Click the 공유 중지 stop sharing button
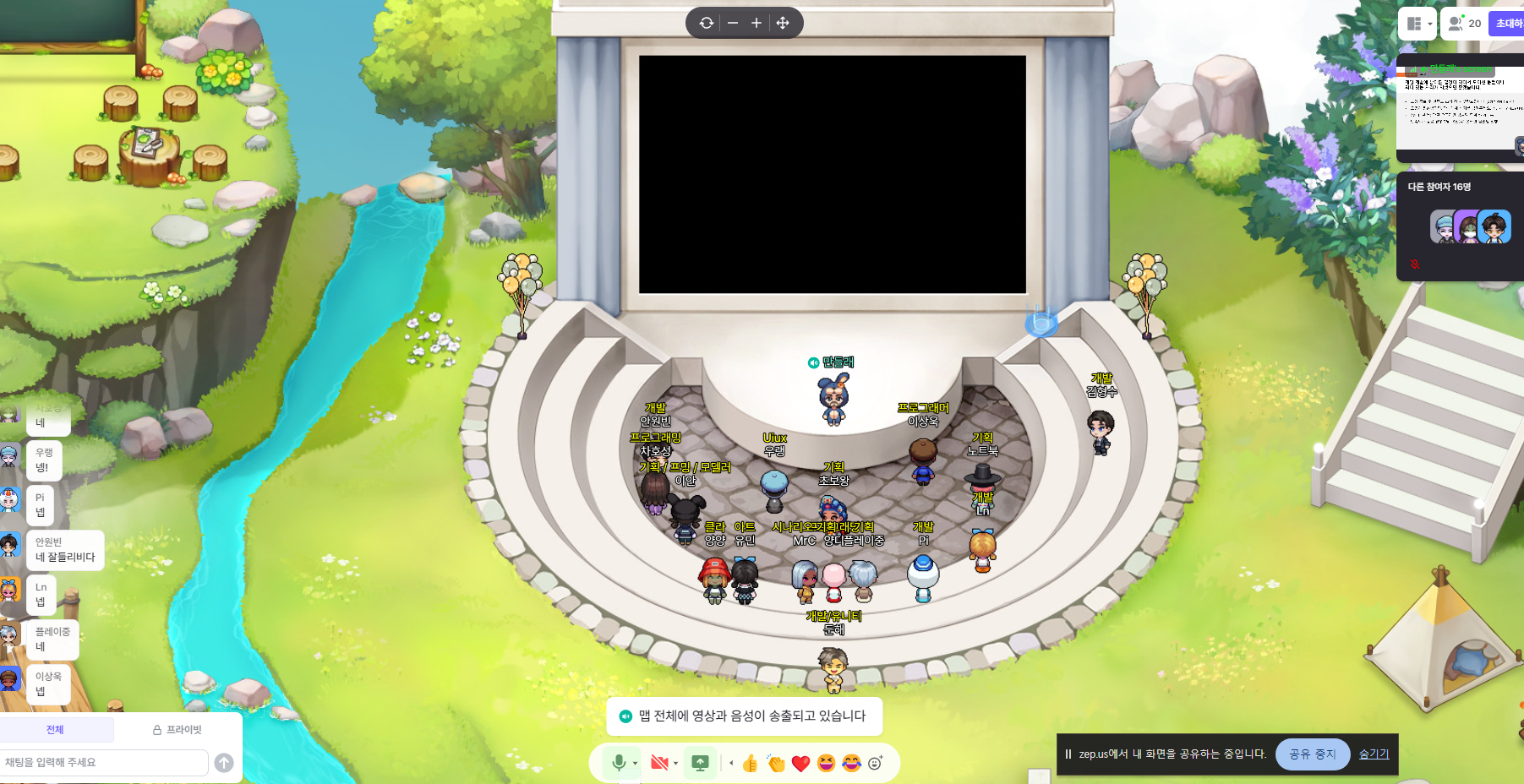Viewport: 1524px width, 784px height. pyautogui.click(x=1312, y=754)
